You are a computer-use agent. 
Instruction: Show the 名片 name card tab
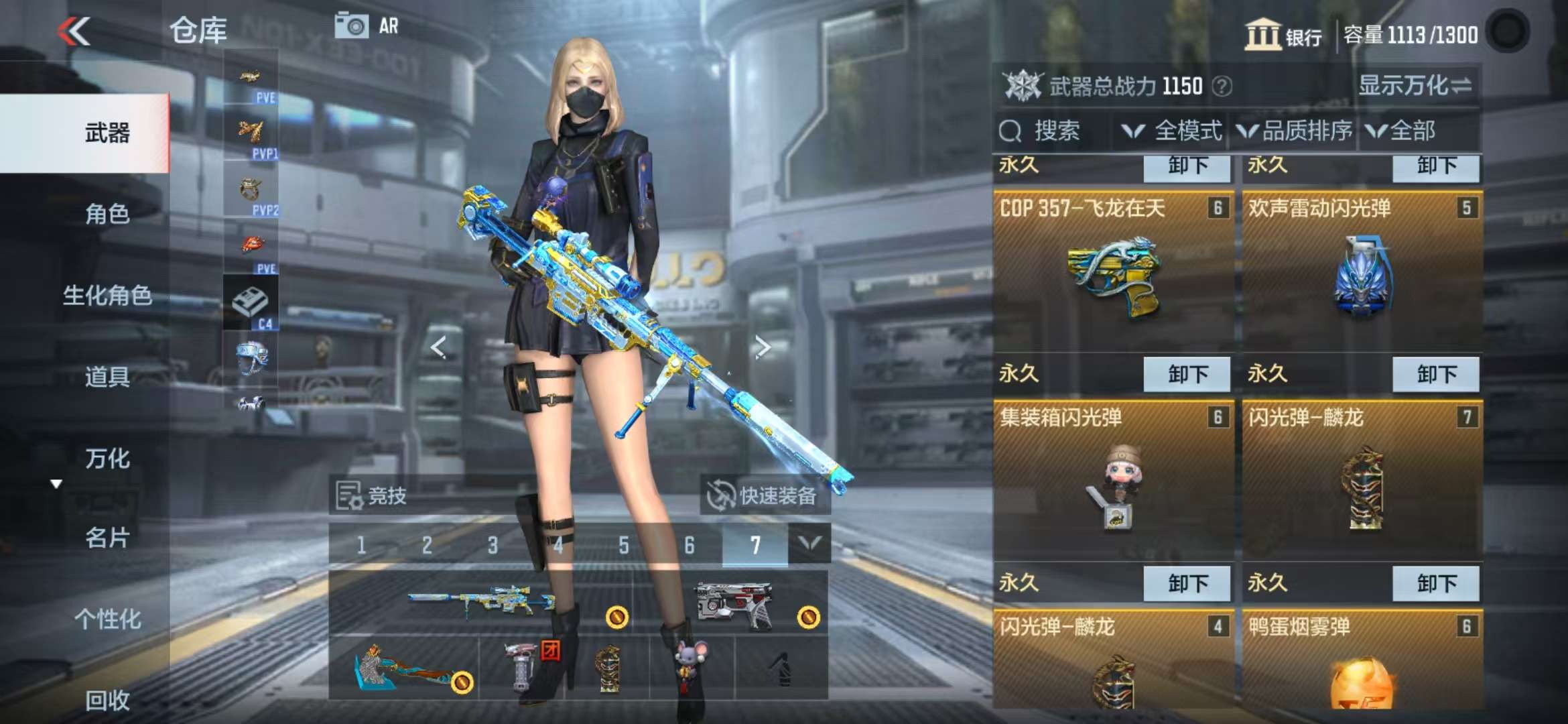pyautogui.click(x=107, y=538)
